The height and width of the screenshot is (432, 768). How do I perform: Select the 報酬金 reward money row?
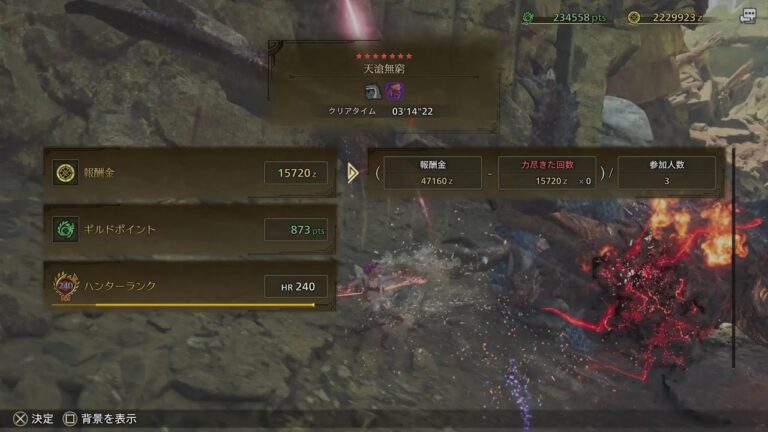(190, 173)
